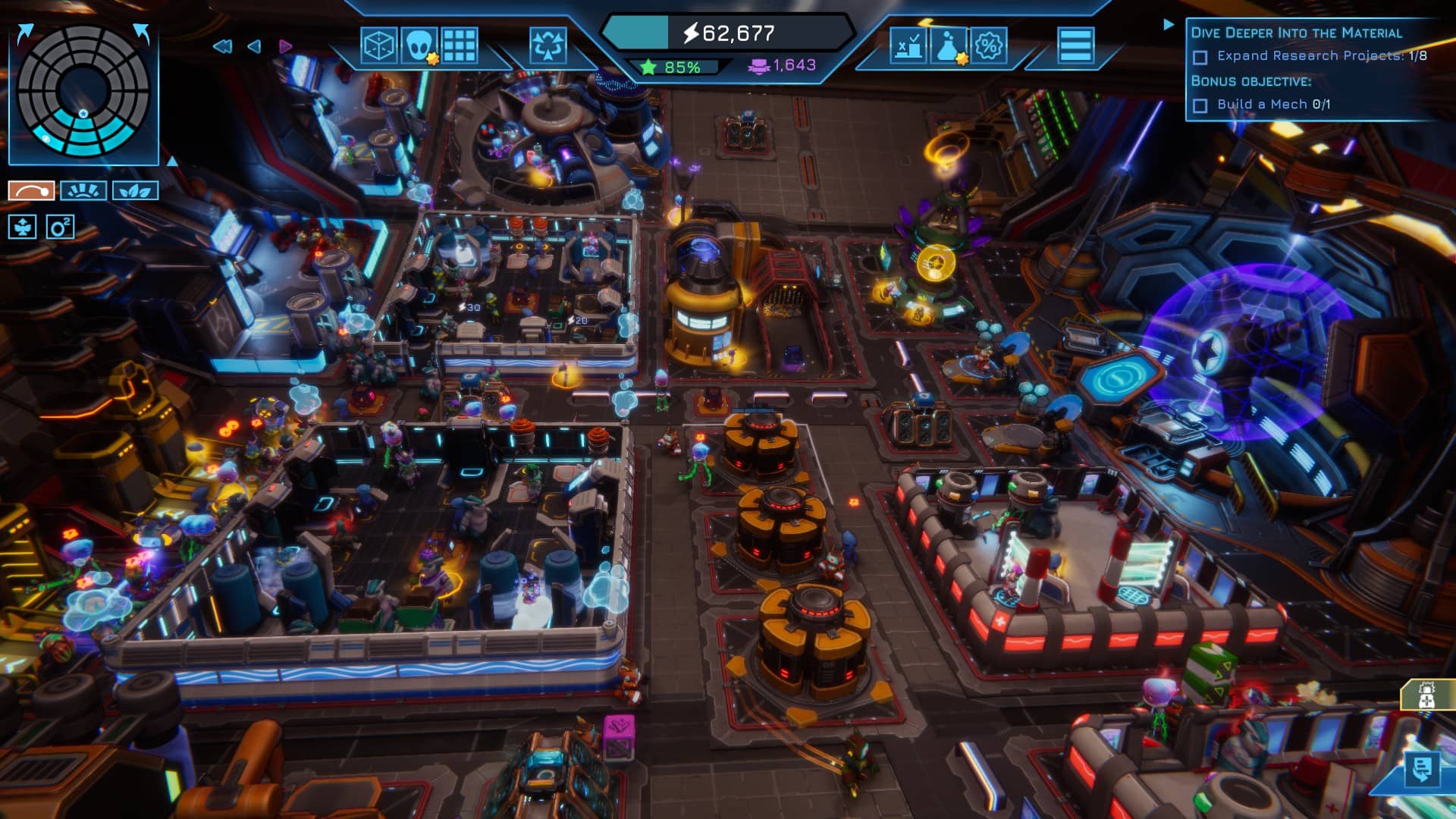The width and height of the screenshot is (1456, 819).
Task: Click the station ring minimap
Action: coord(83,91)
